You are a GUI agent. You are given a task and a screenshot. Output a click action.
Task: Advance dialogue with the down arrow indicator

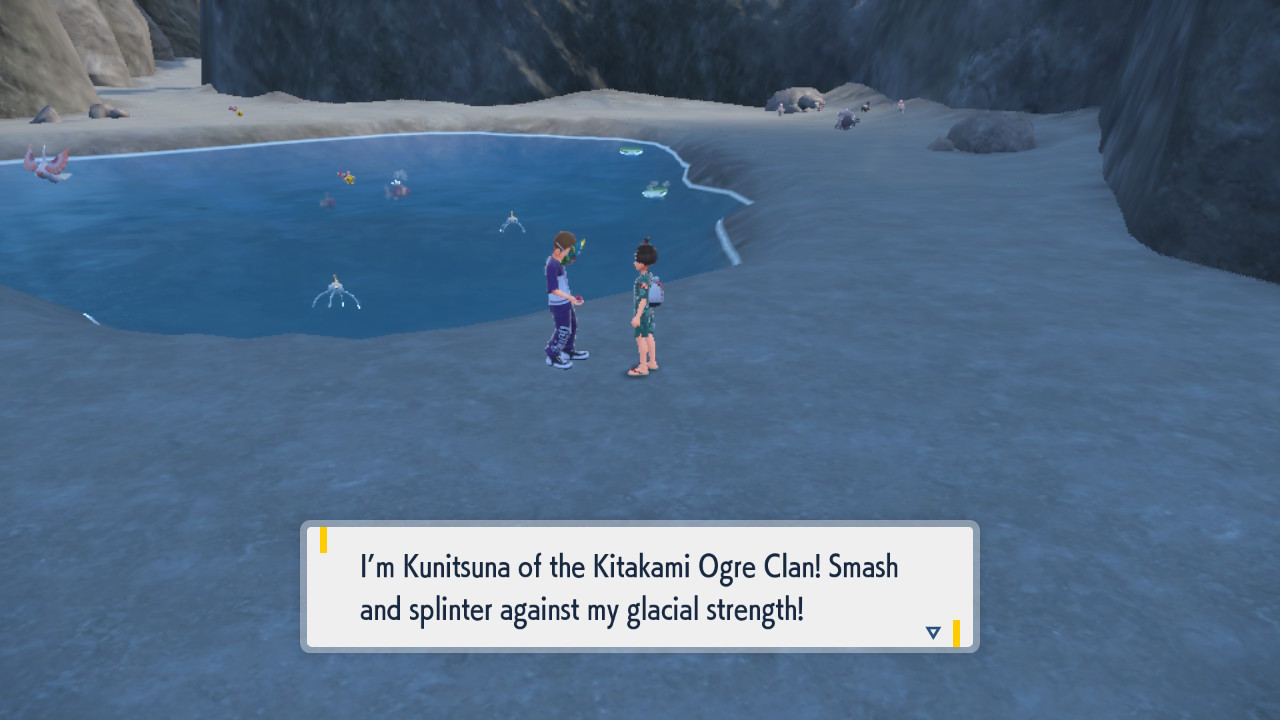[x=933, y=632]
